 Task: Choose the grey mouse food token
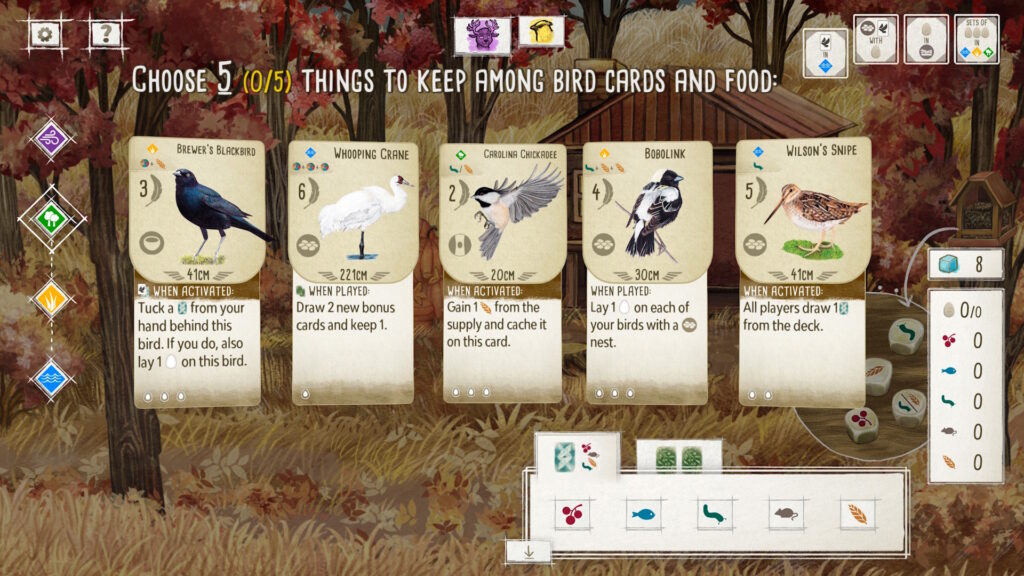tap(785, 514)
